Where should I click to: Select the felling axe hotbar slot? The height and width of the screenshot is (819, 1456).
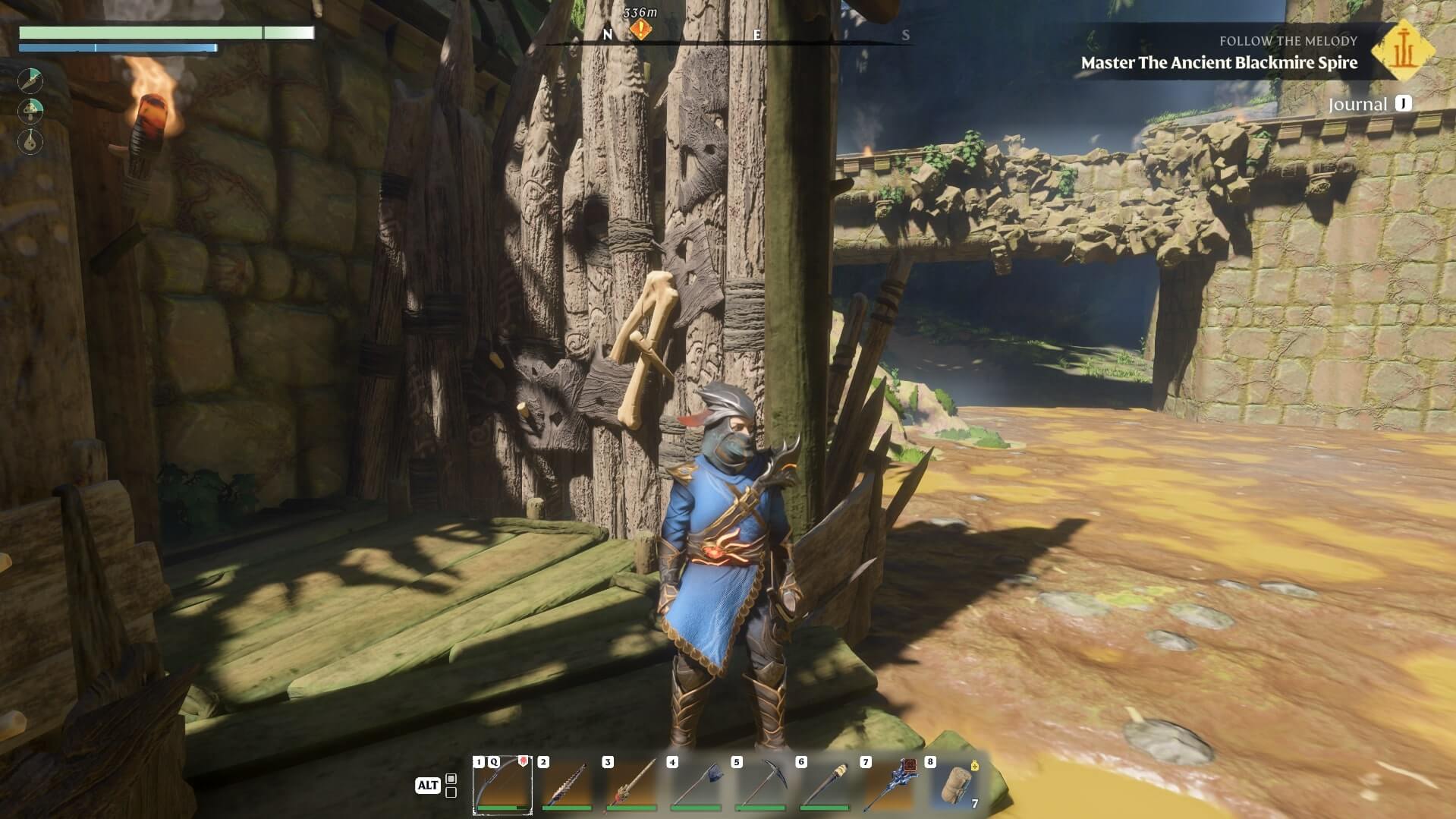click(695, 786)
